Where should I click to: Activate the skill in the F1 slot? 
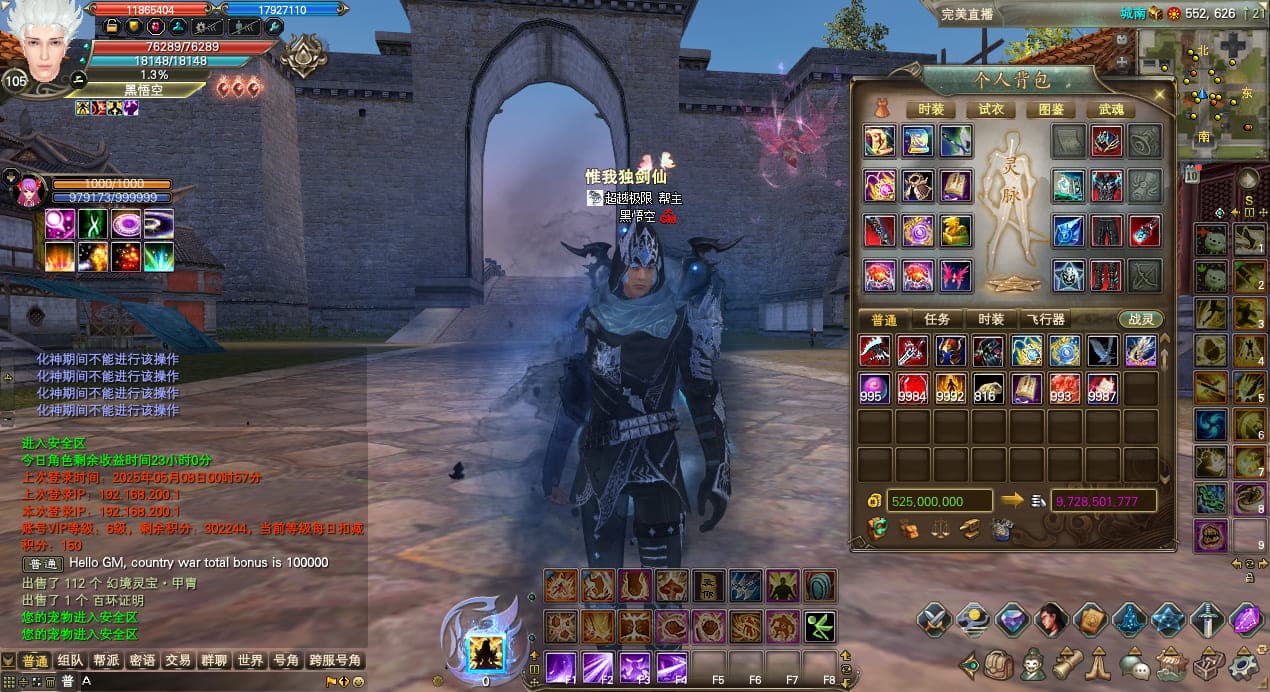point(560,667)
